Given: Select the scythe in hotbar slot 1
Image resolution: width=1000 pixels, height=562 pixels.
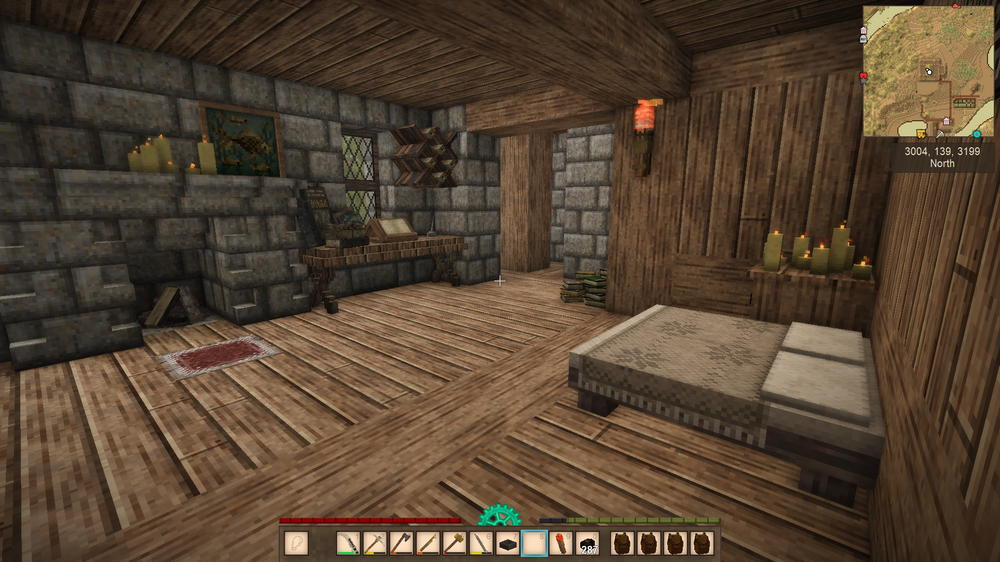Looking at the screenshot, I should pyautogui.click(x=348, y=544).
